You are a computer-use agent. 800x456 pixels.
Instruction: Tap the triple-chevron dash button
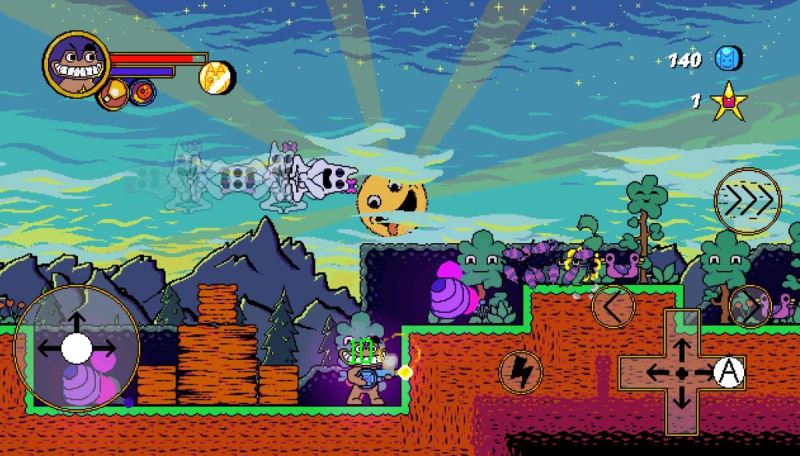(x=747, y=202)
